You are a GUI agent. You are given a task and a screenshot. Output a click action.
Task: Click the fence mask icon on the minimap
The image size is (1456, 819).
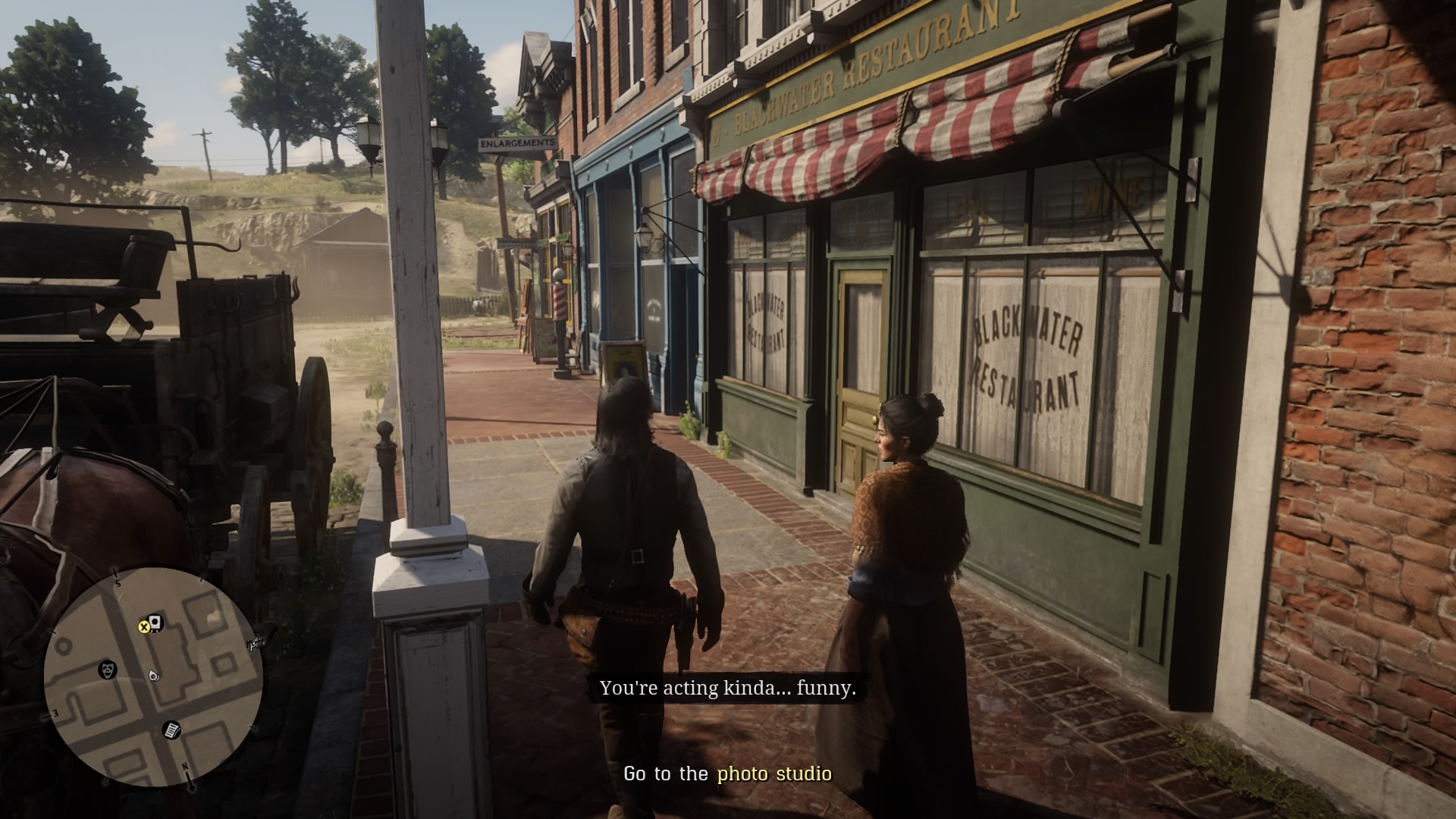point(108,669)
